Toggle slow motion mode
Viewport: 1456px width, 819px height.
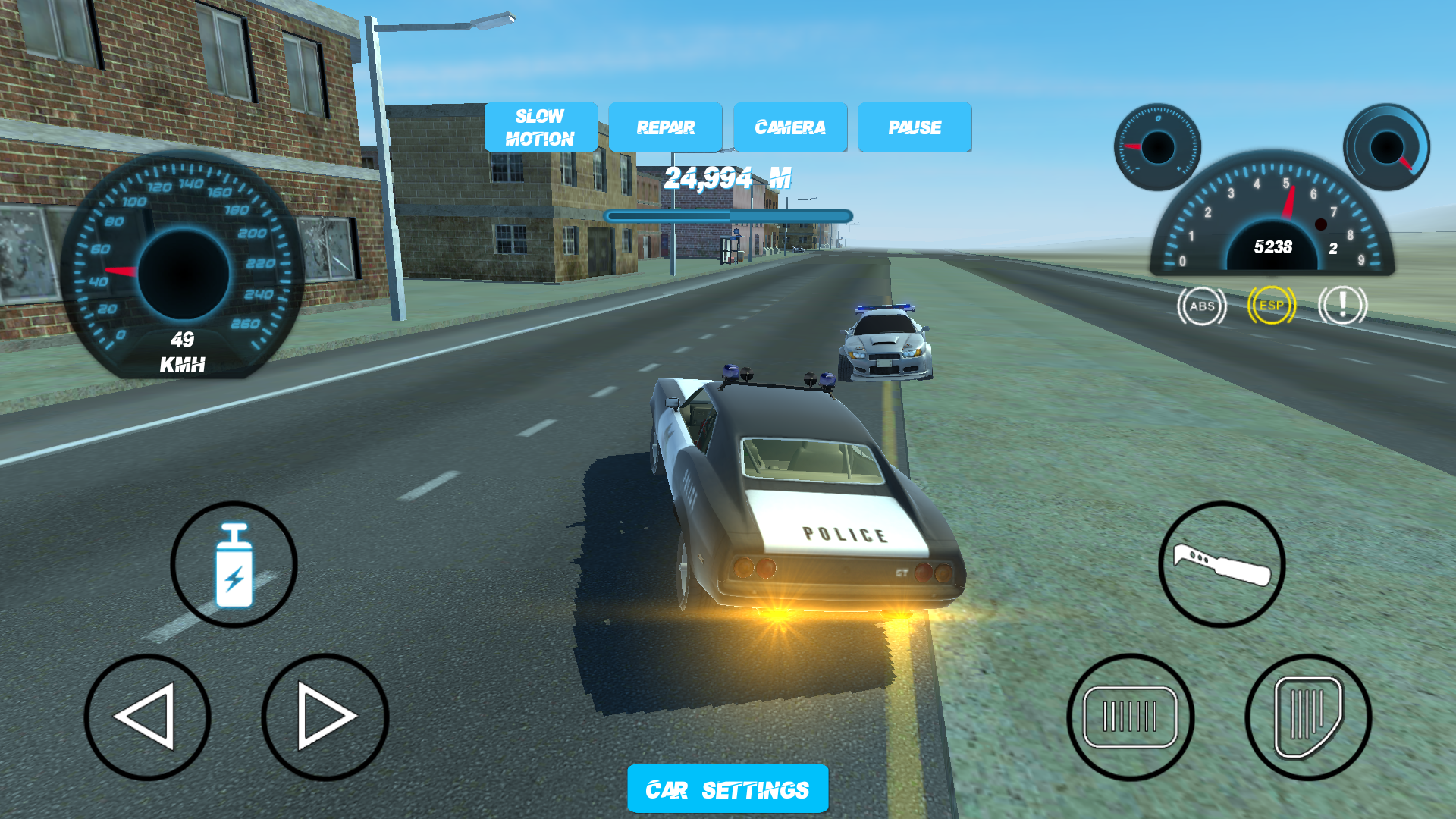540,127
